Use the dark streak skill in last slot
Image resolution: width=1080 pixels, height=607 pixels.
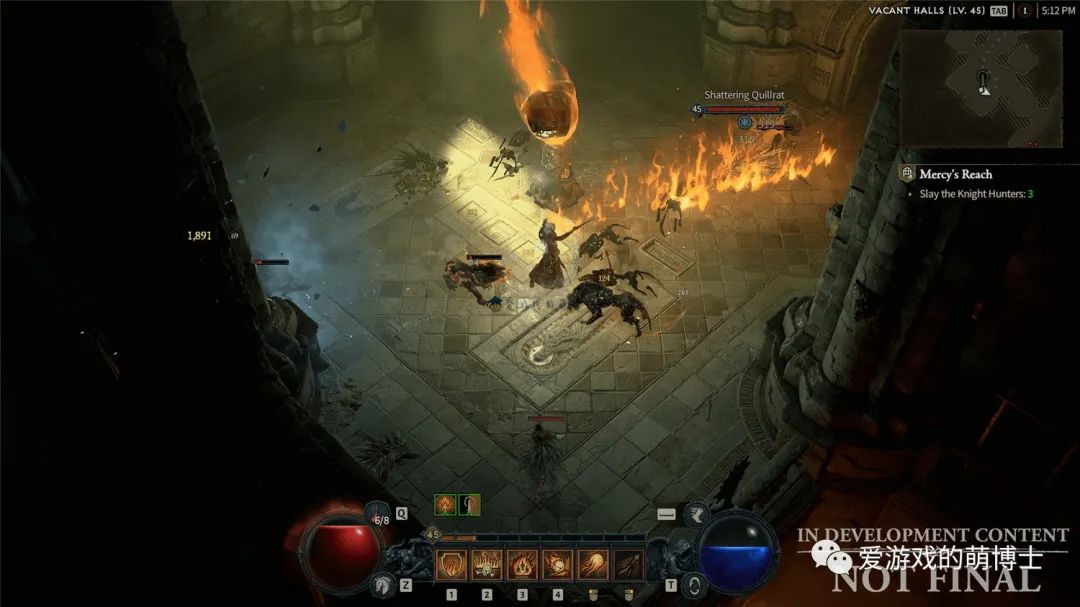click(x=627, y=565)
